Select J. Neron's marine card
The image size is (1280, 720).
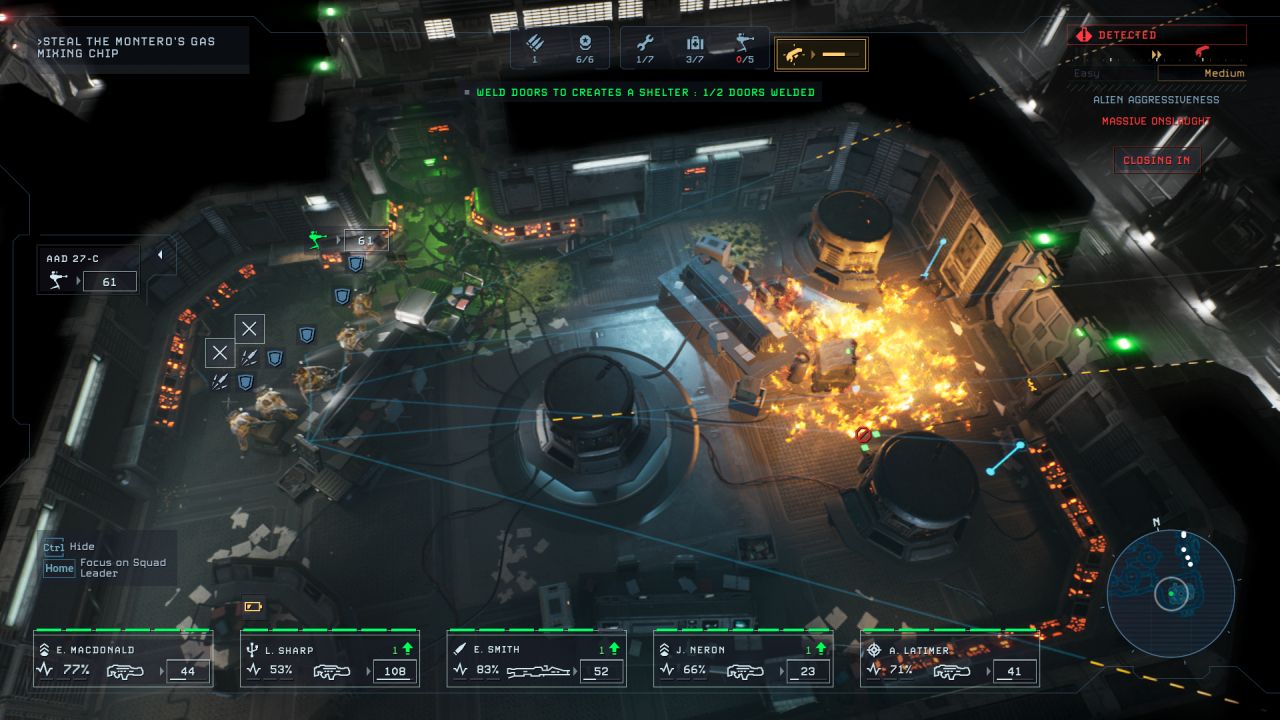[x=743, y=660]
